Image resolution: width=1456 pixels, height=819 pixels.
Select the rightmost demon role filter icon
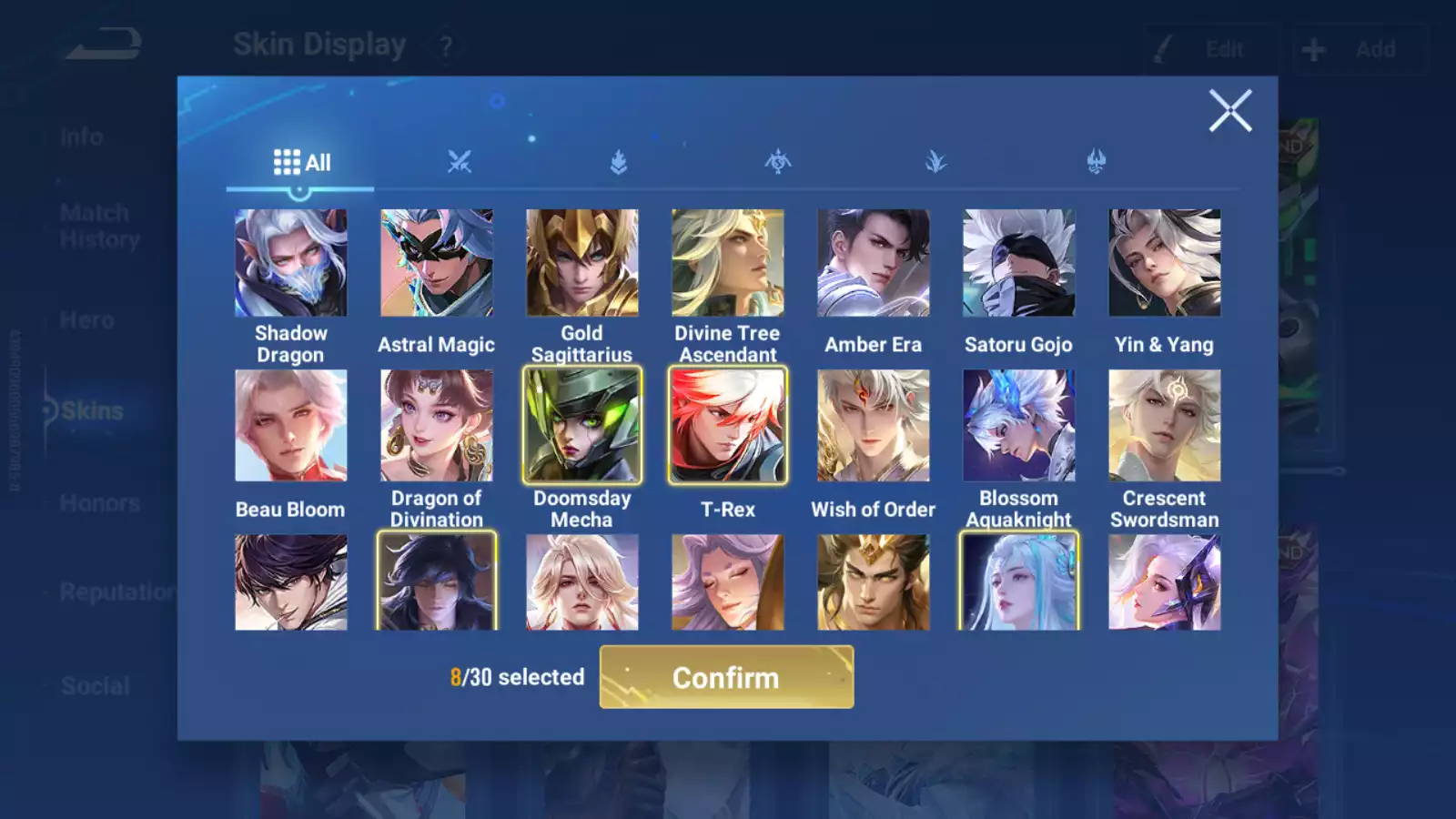point(1097,162)
